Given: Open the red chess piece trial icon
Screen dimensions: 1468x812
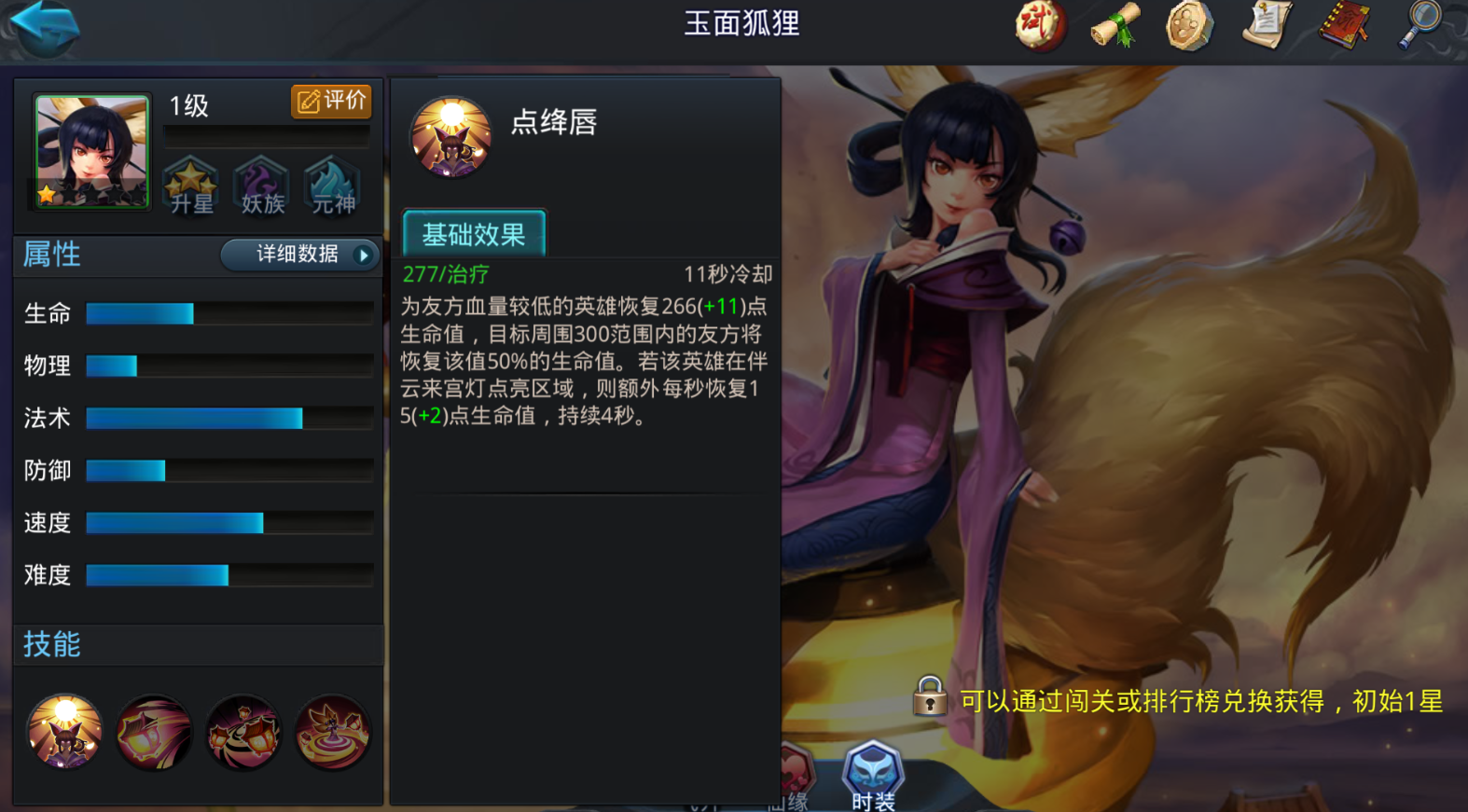Looking at the screenshot, I should pos(1039,25).
